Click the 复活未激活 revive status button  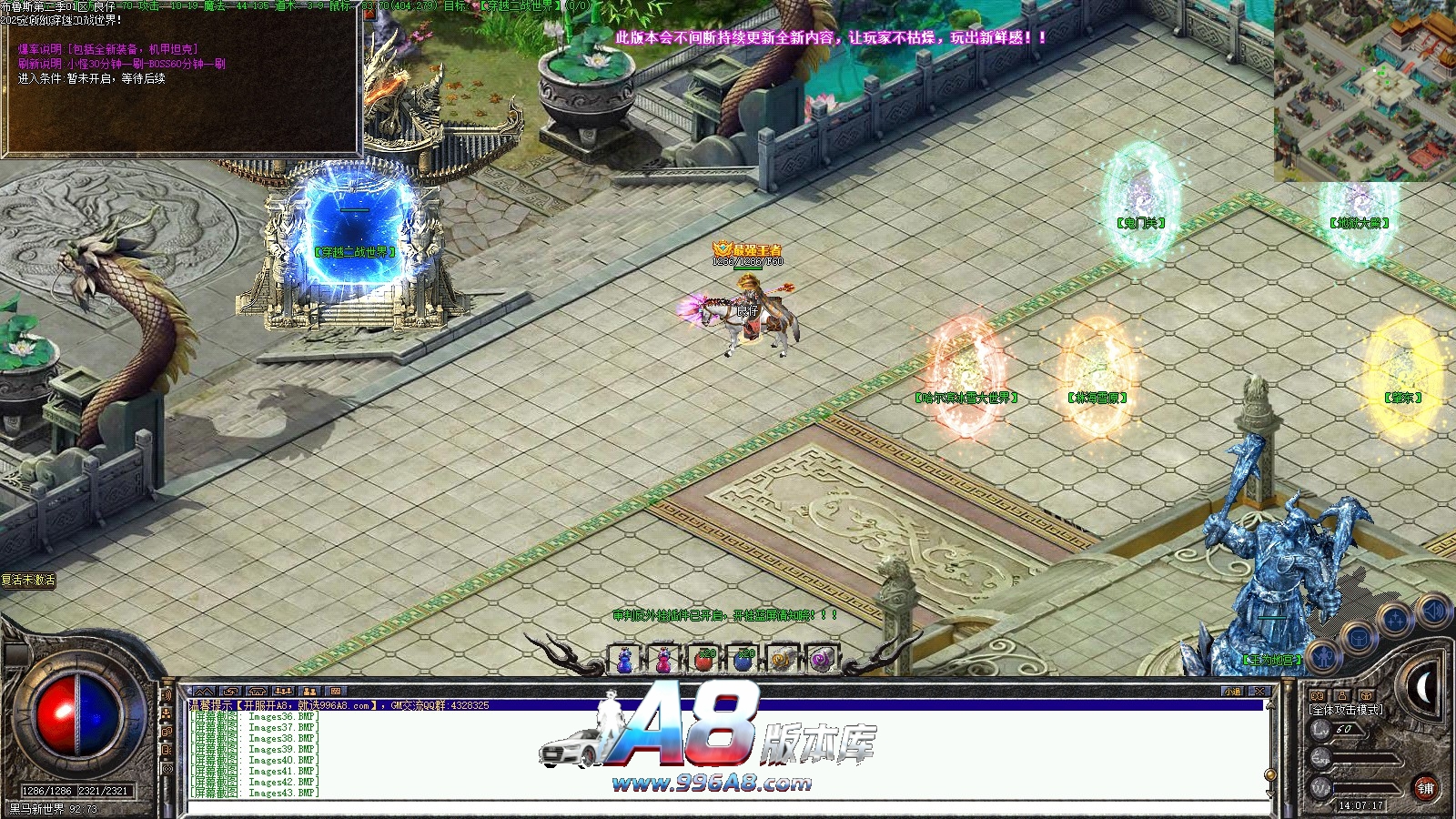28,580
